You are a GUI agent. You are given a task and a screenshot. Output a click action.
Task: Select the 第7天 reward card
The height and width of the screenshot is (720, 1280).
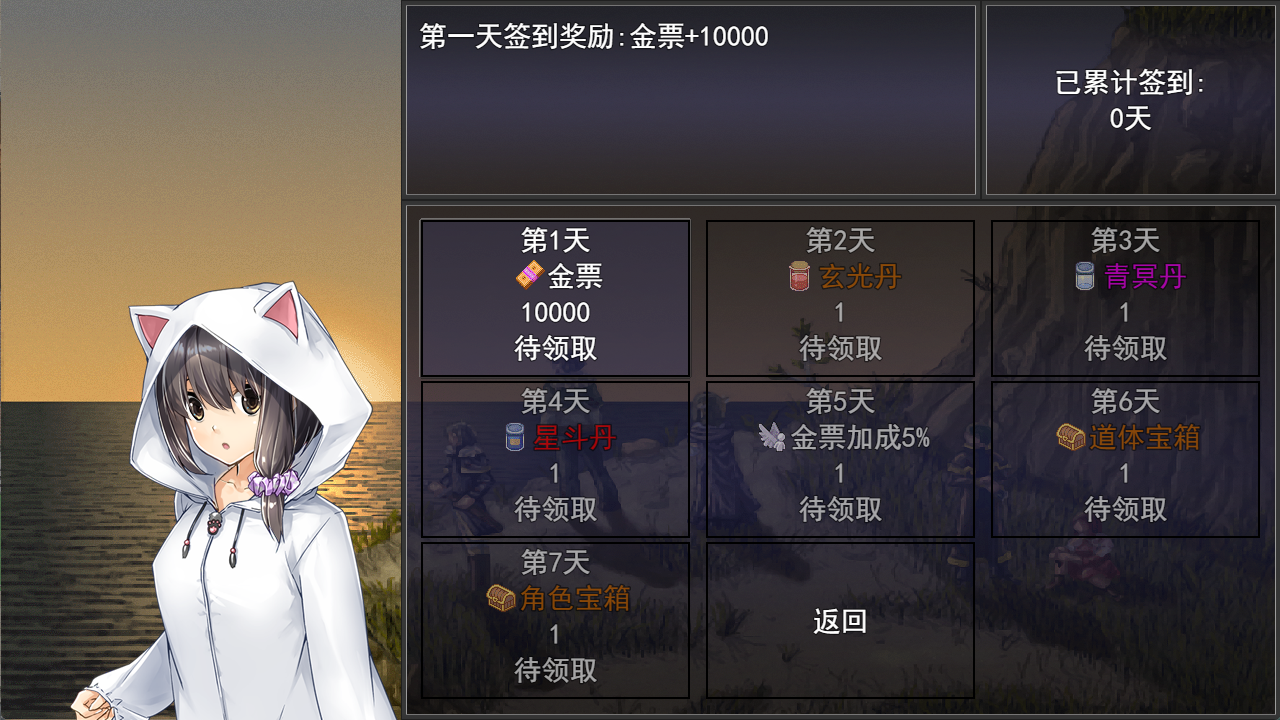554,620
